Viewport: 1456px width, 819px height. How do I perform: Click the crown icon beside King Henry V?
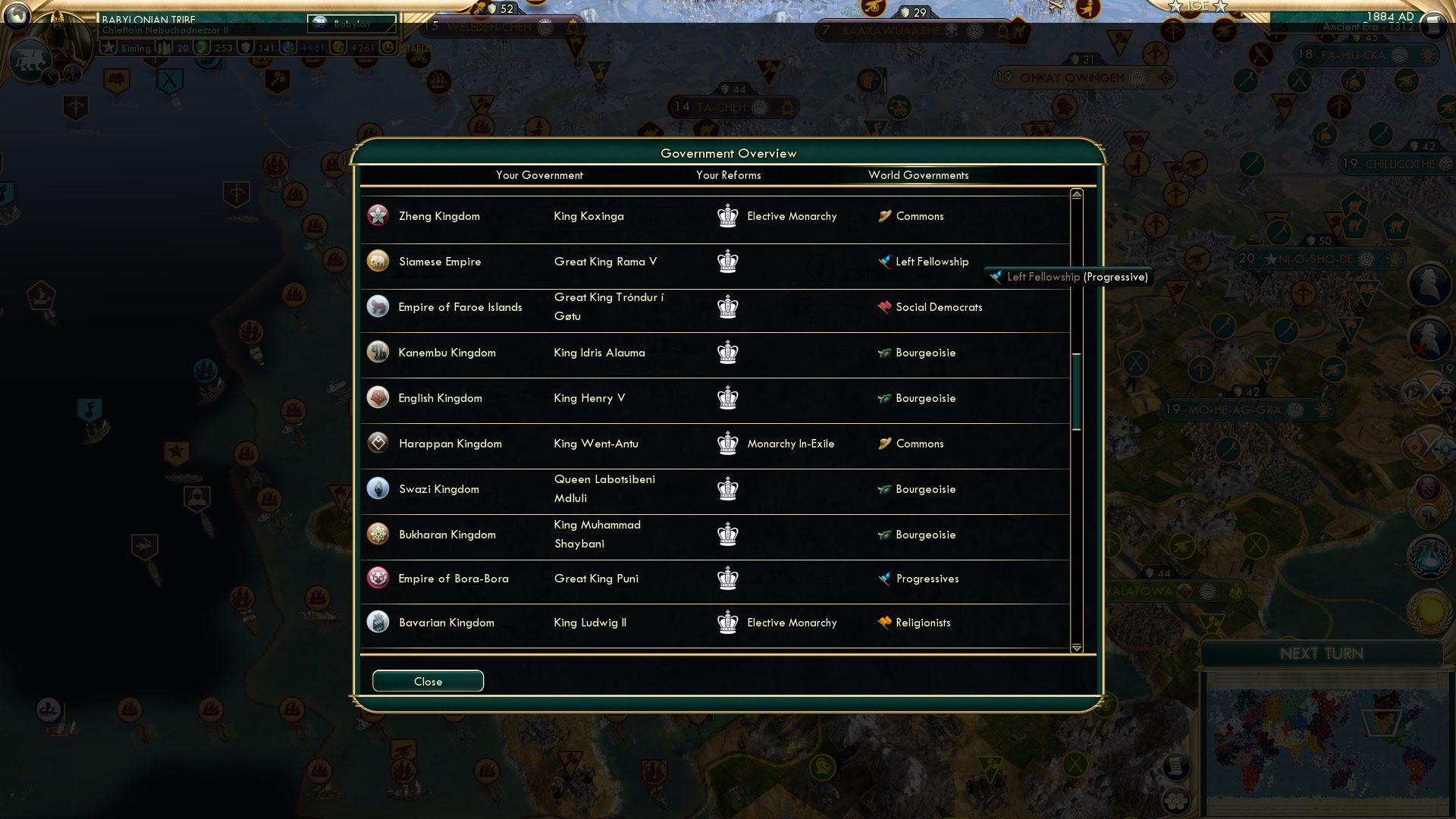(x=728, y=397)
